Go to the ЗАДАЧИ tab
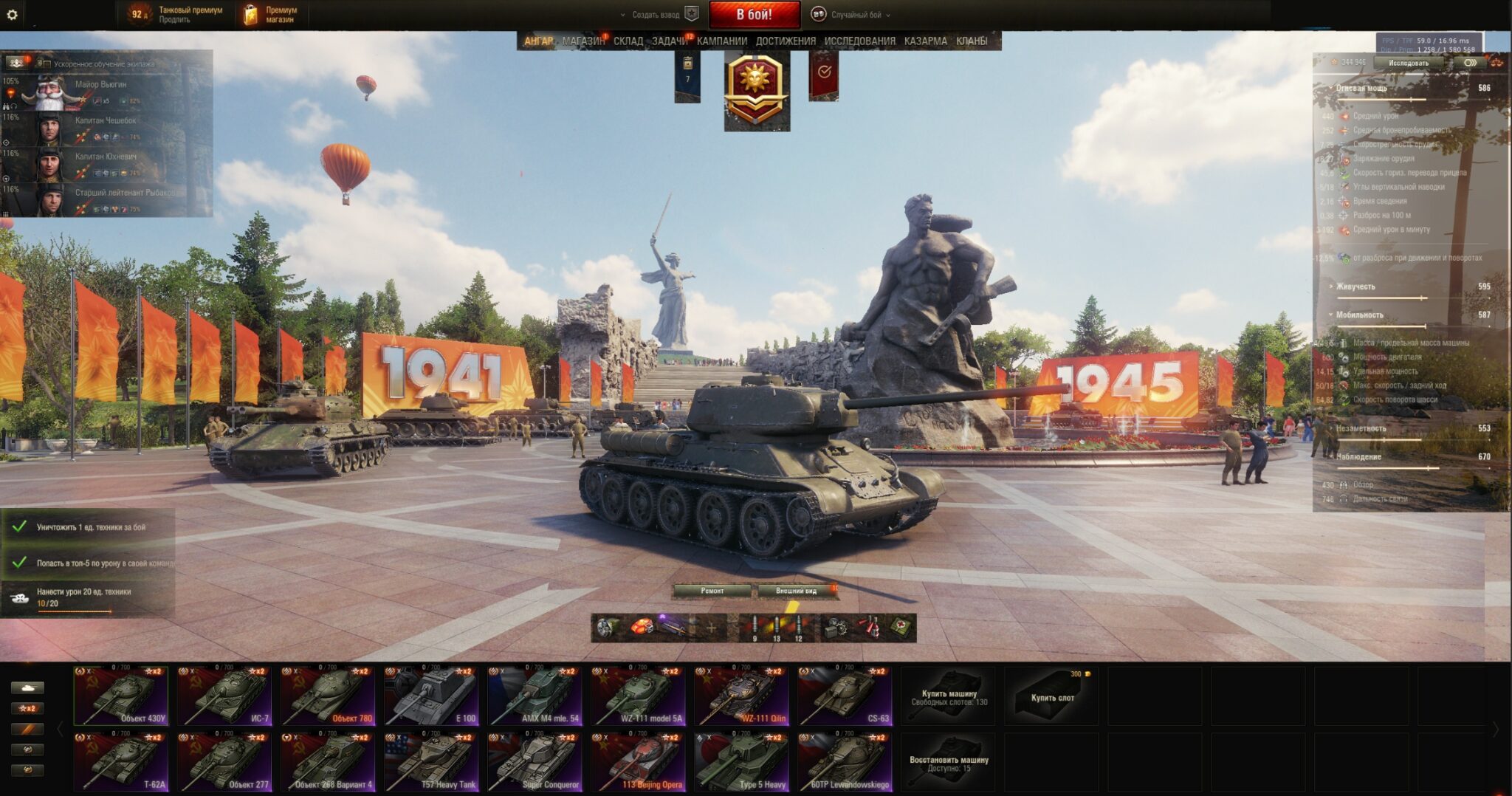The image size is (1512, 796). click(669, 41)
